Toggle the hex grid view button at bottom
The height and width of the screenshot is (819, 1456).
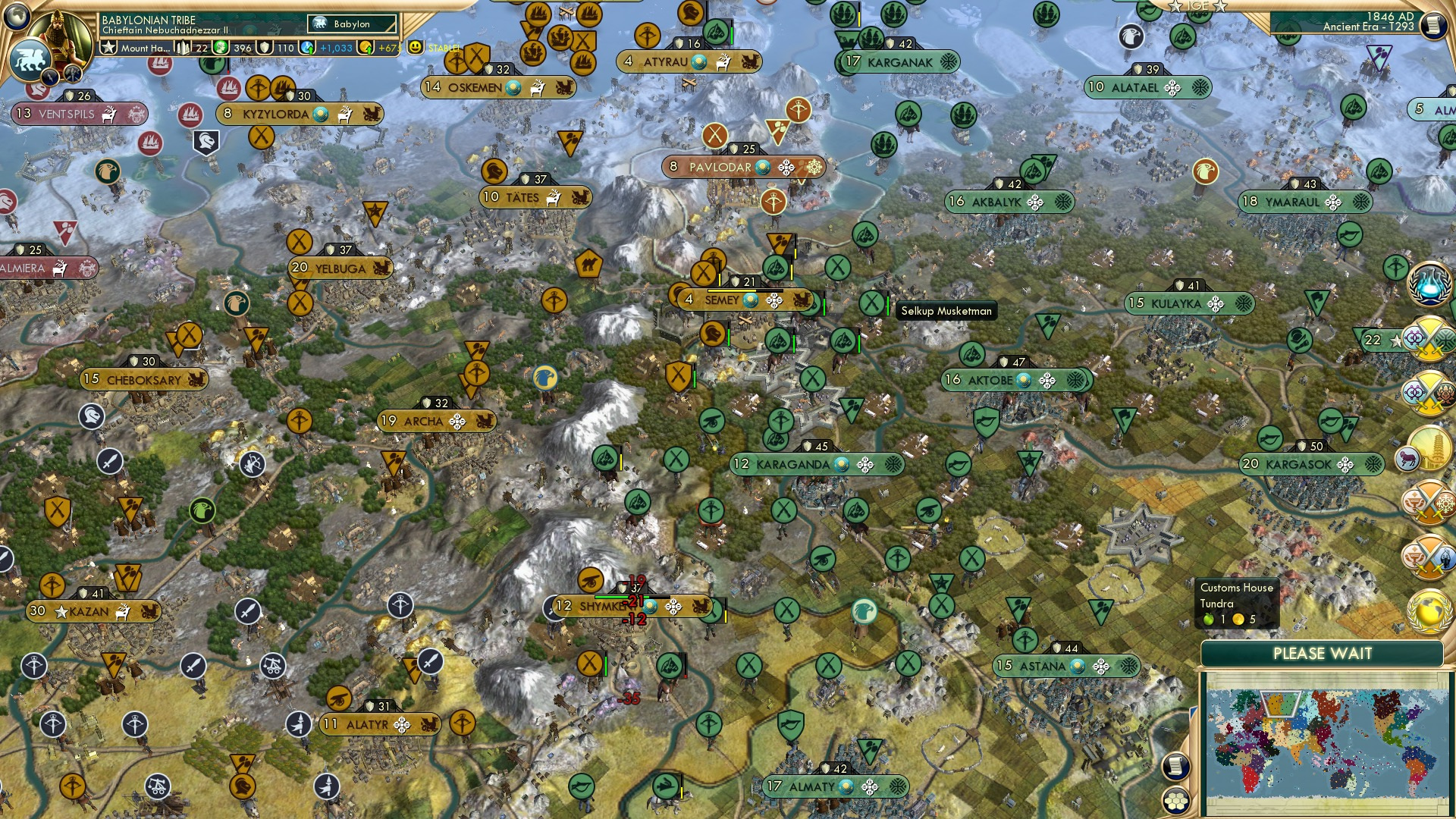coord(1176,801)
